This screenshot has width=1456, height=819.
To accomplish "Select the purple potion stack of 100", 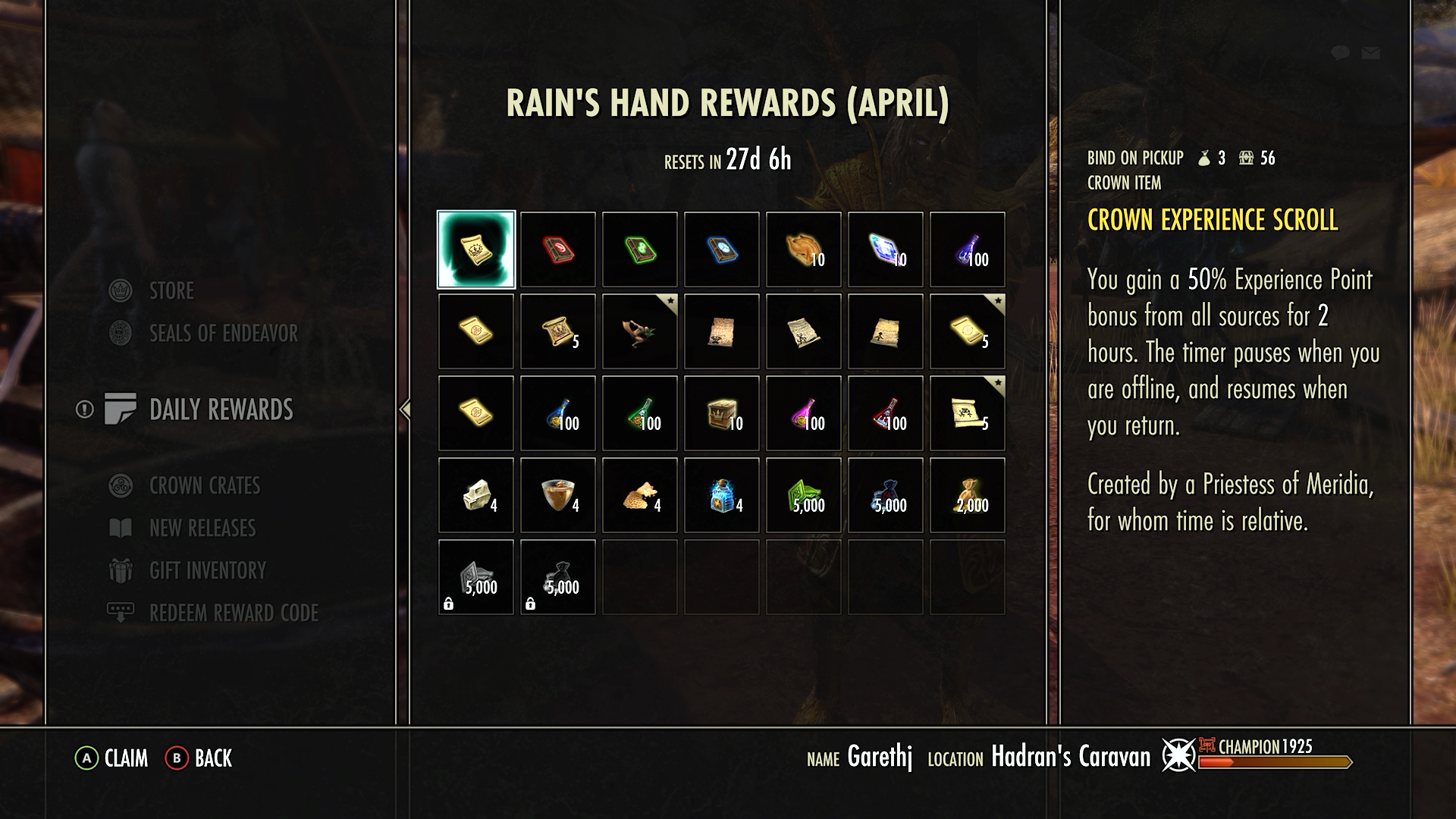I will [x=968, y=250].
